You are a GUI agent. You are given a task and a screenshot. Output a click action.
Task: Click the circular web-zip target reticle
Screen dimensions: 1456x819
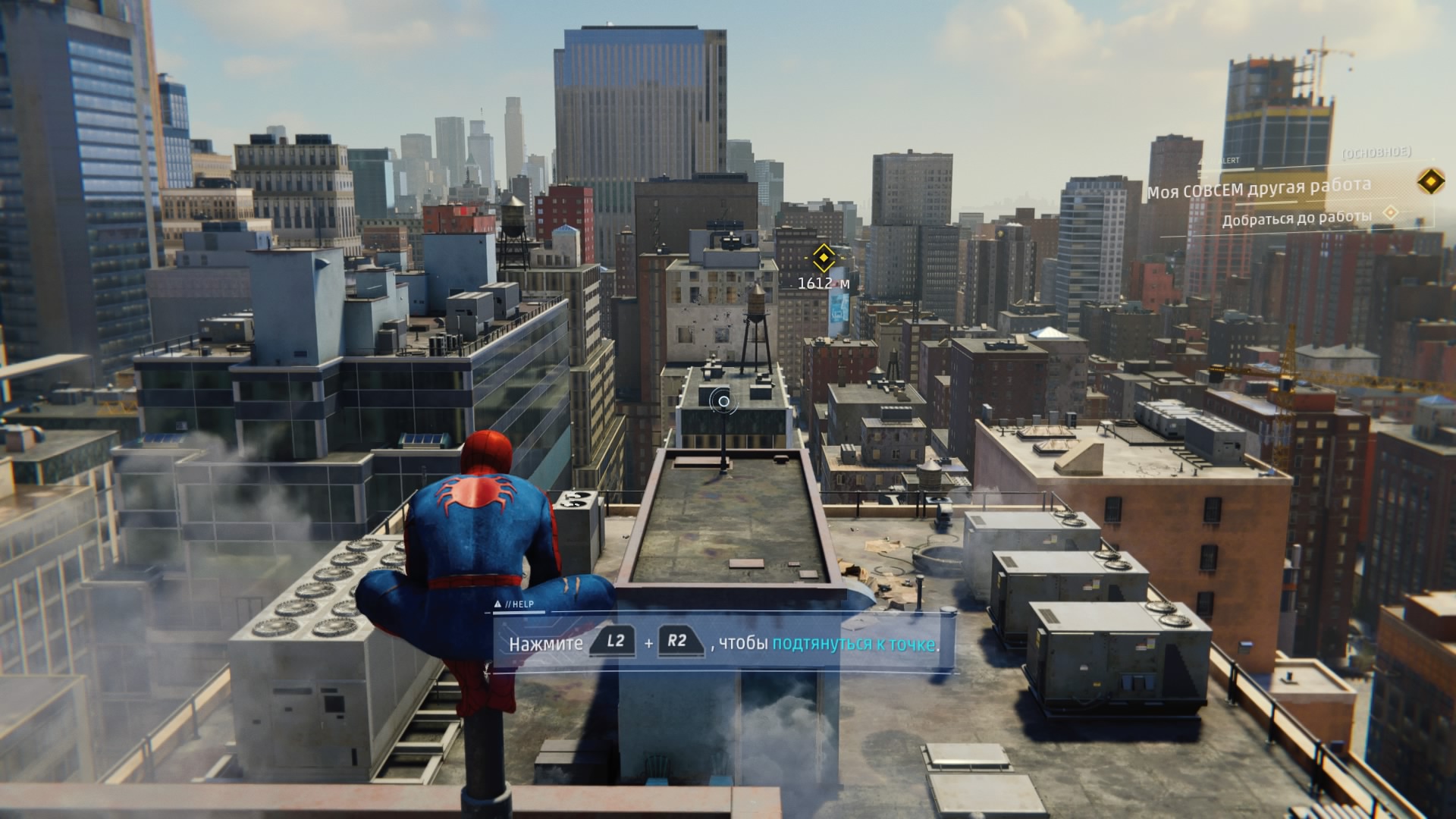pos(723,401)
